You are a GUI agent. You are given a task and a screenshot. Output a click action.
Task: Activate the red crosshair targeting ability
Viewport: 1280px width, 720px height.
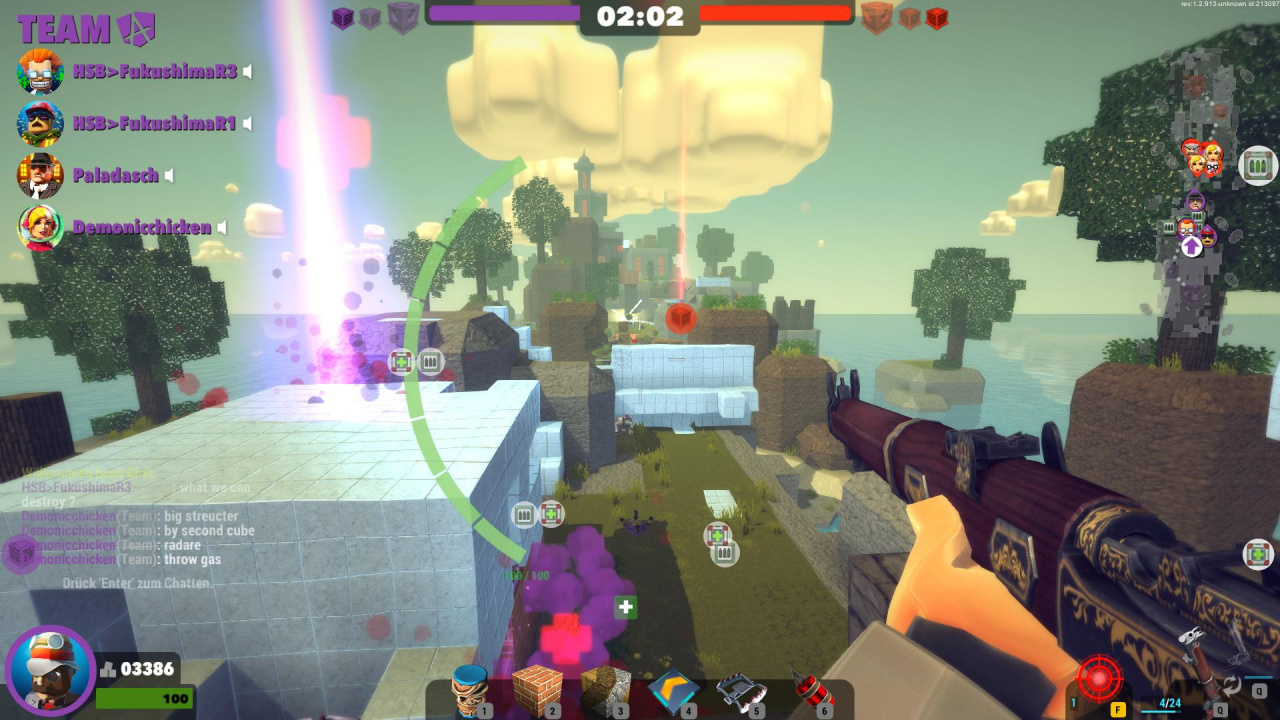[x=1100, y=677]
